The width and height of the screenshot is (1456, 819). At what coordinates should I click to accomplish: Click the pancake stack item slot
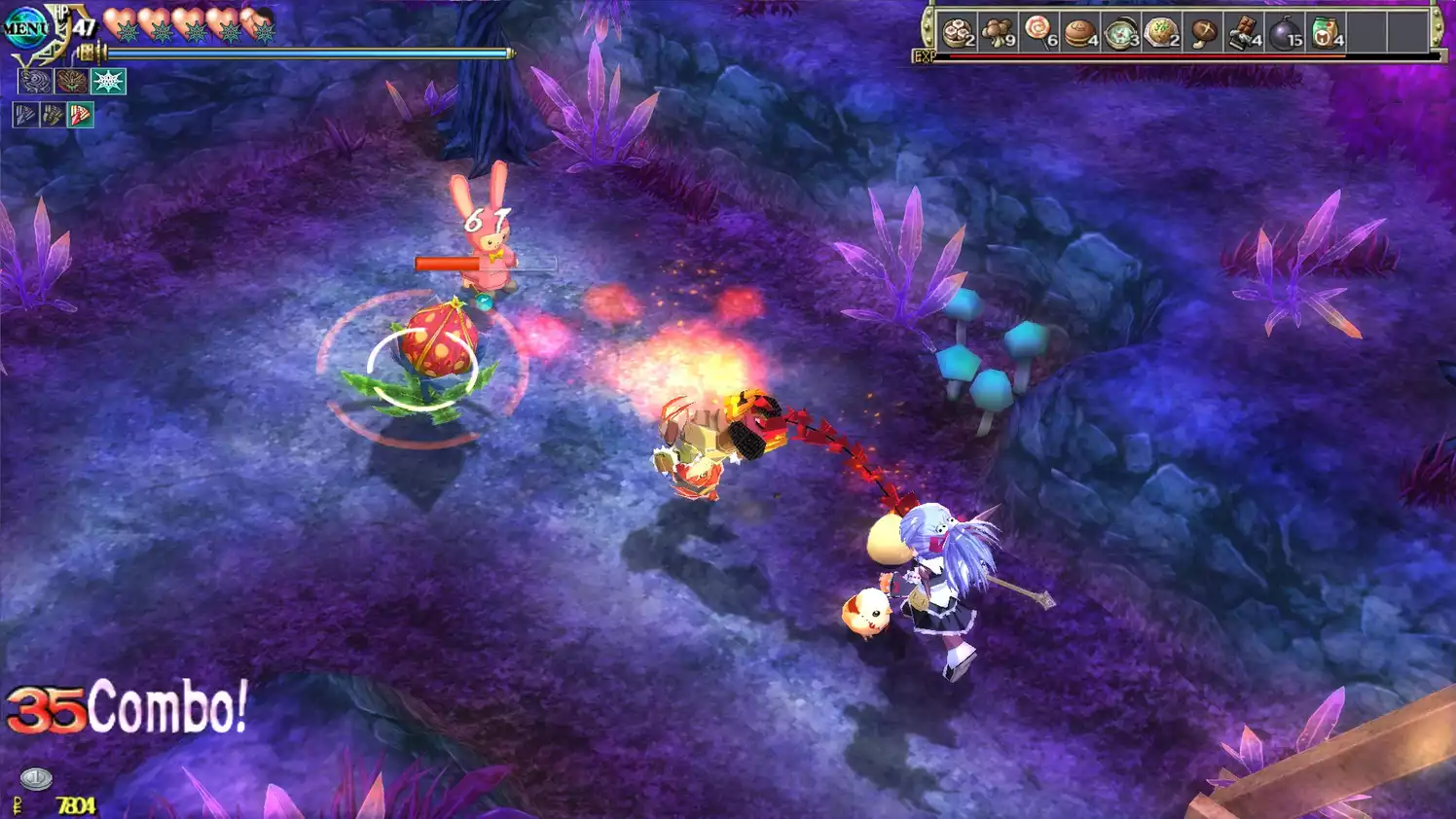click(959, 31)
